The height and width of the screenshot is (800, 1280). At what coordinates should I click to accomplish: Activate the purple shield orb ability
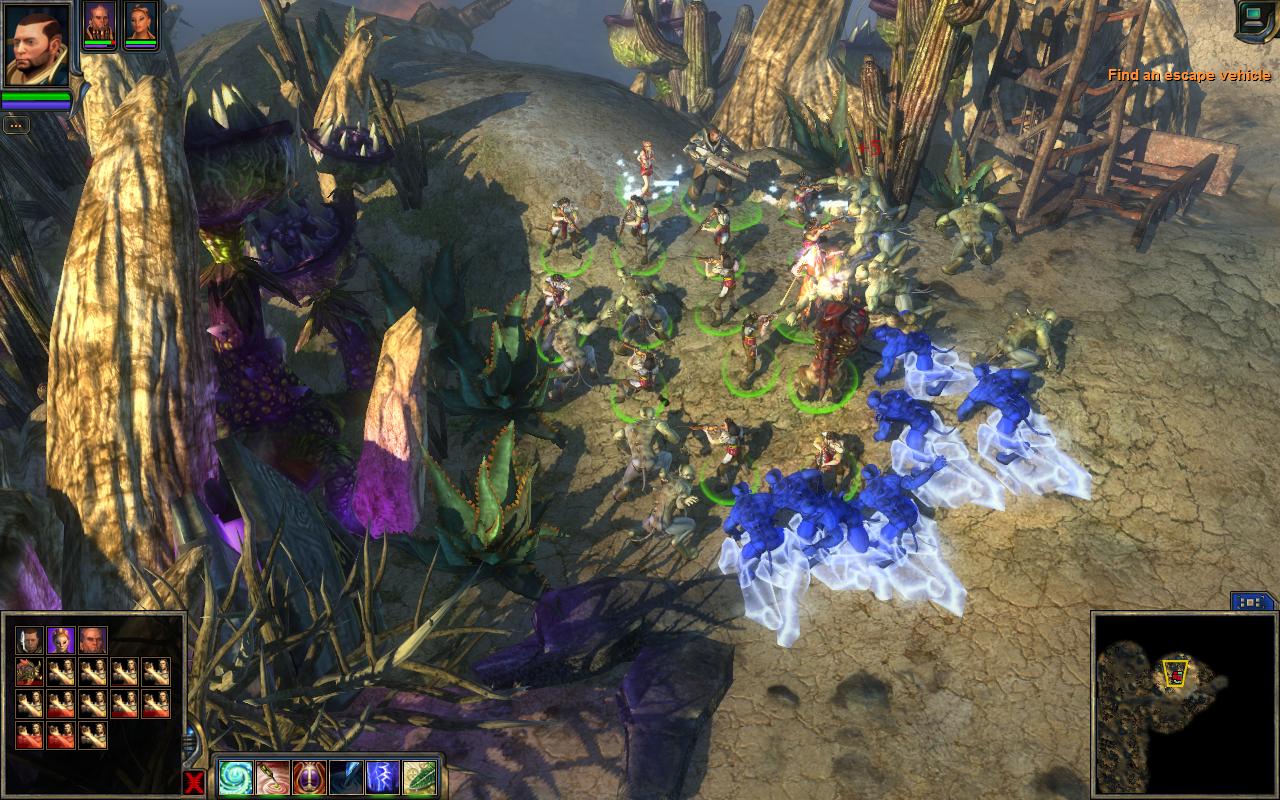[309, 778]
